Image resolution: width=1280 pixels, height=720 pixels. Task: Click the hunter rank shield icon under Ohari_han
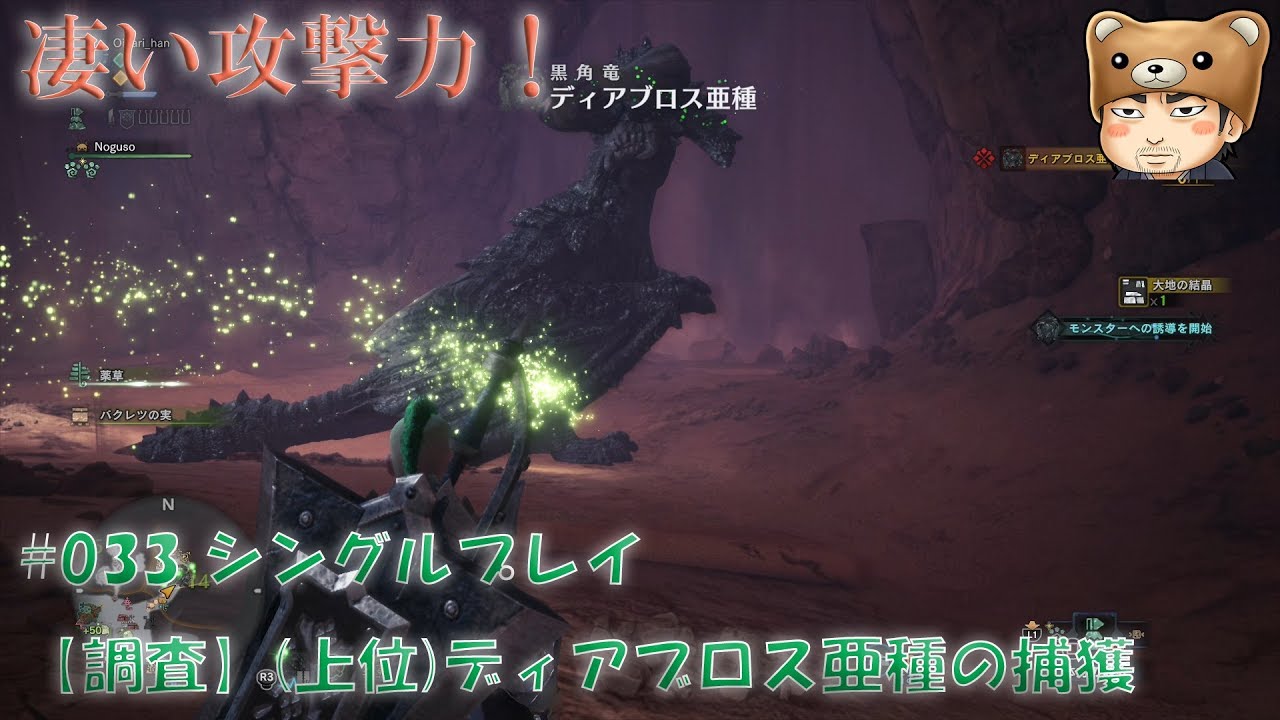(x=126, y=118)
